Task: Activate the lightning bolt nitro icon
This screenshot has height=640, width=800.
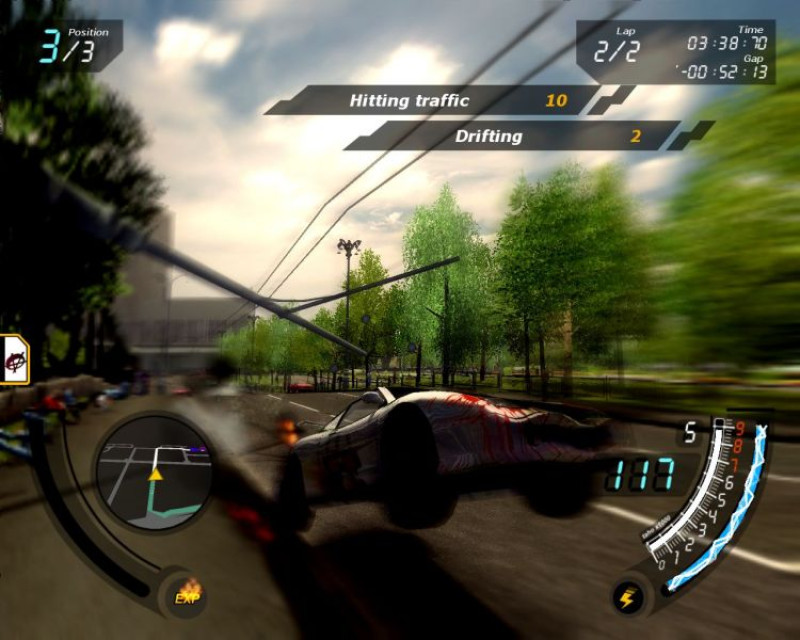Action: (628, 597)
